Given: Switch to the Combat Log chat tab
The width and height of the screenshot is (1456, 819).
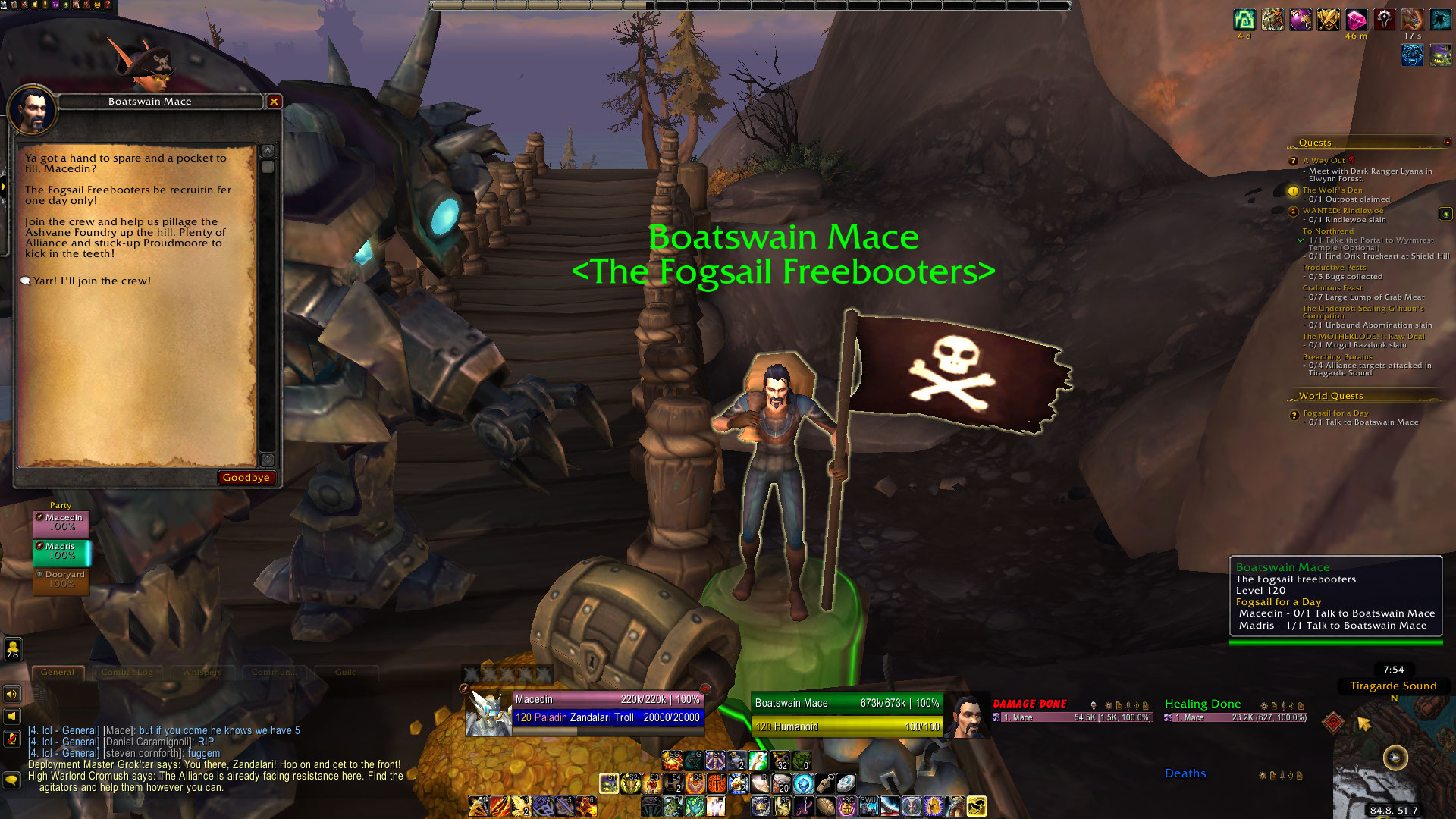Looking at the screenshot, I should [127, 673].
